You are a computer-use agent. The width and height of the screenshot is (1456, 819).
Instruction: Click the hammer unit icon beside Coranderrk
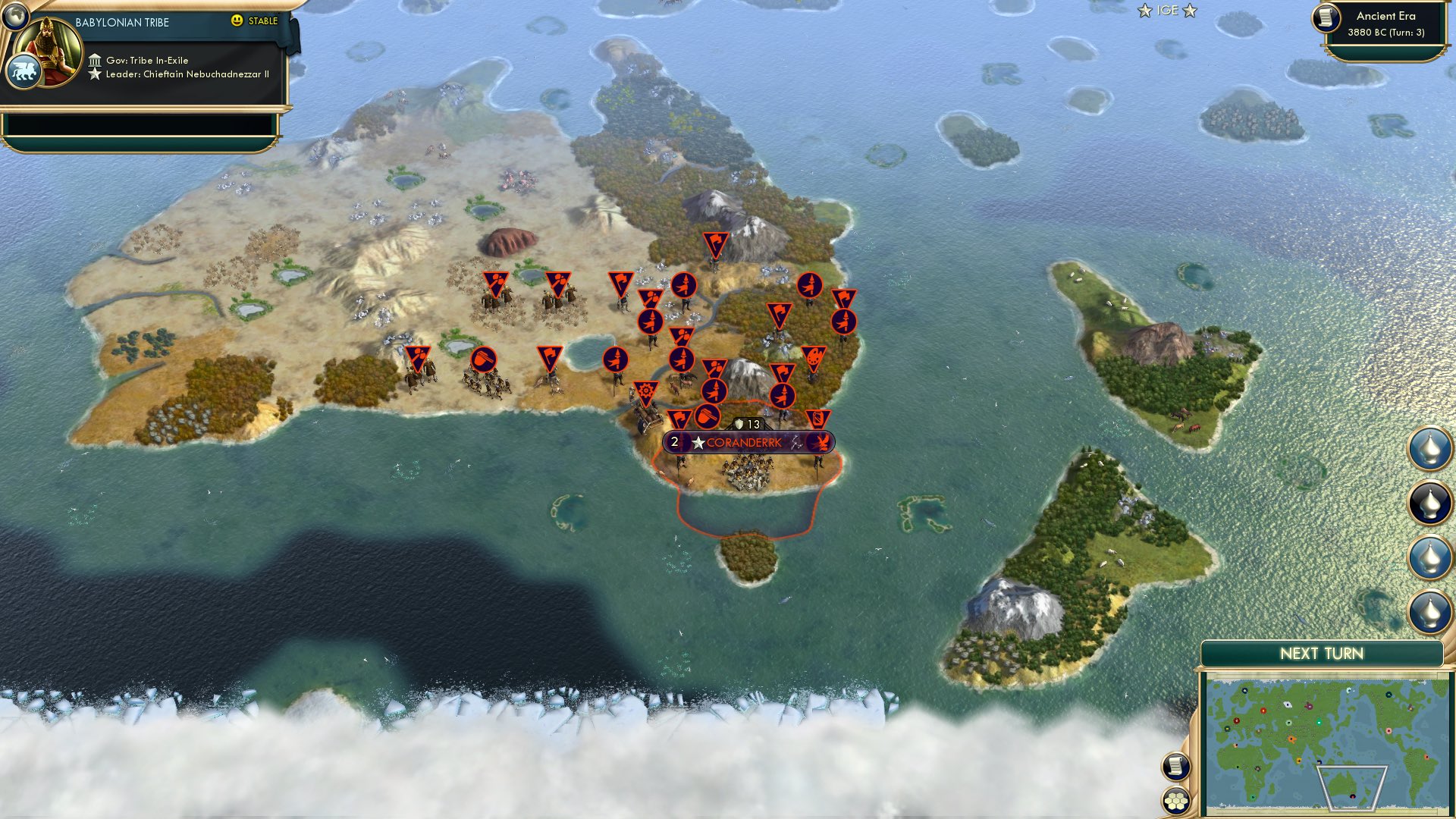706,416
